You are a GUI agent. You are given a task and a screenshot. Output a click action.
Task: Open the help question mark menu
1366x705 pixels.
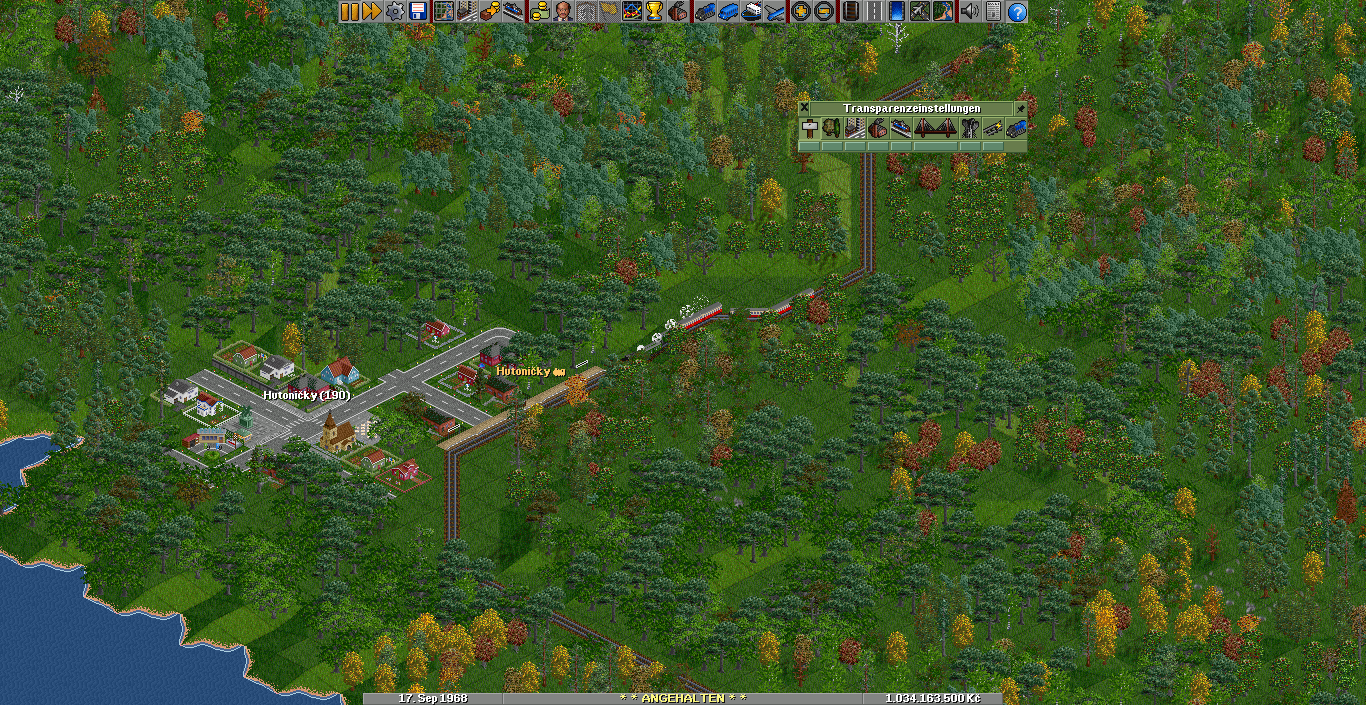tap(1017, 12)
